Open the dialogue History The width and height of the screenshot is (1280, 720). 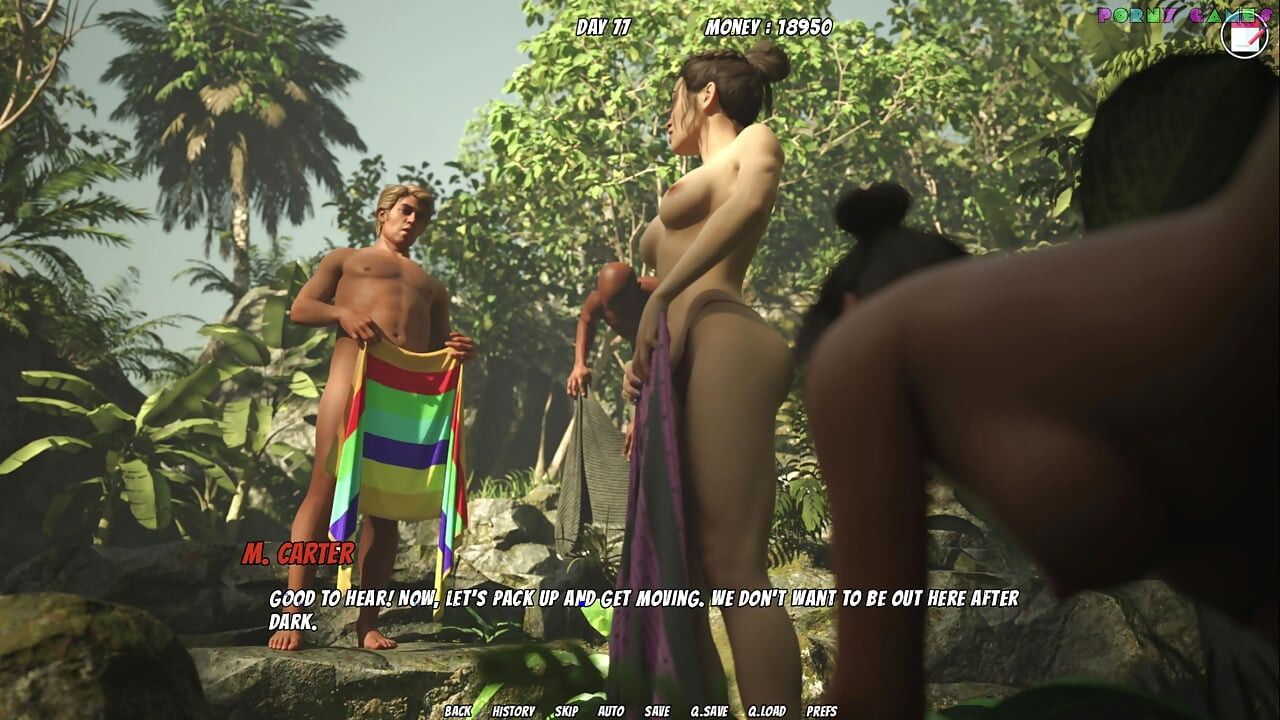[512, 713]
